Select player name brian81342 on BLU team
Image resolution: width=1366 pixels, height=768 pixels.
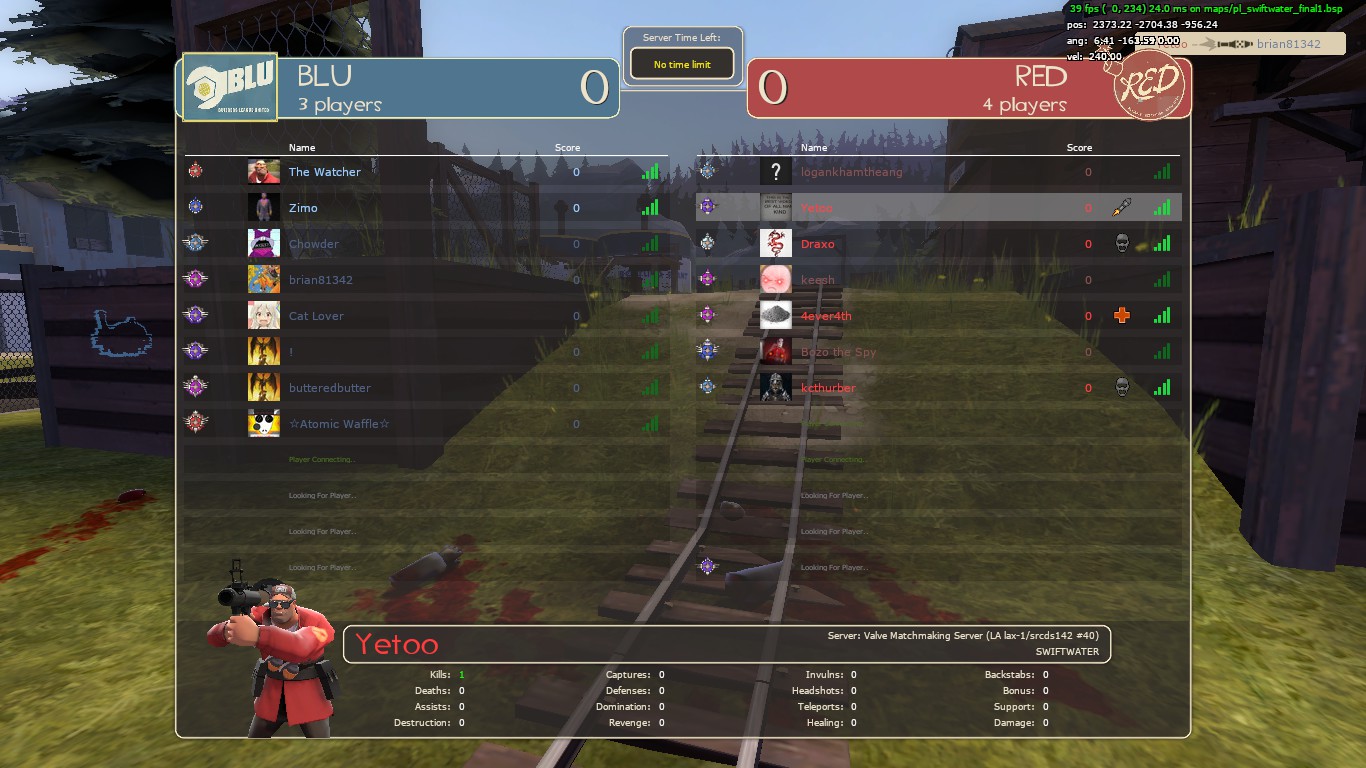click(x=321, y=280)
